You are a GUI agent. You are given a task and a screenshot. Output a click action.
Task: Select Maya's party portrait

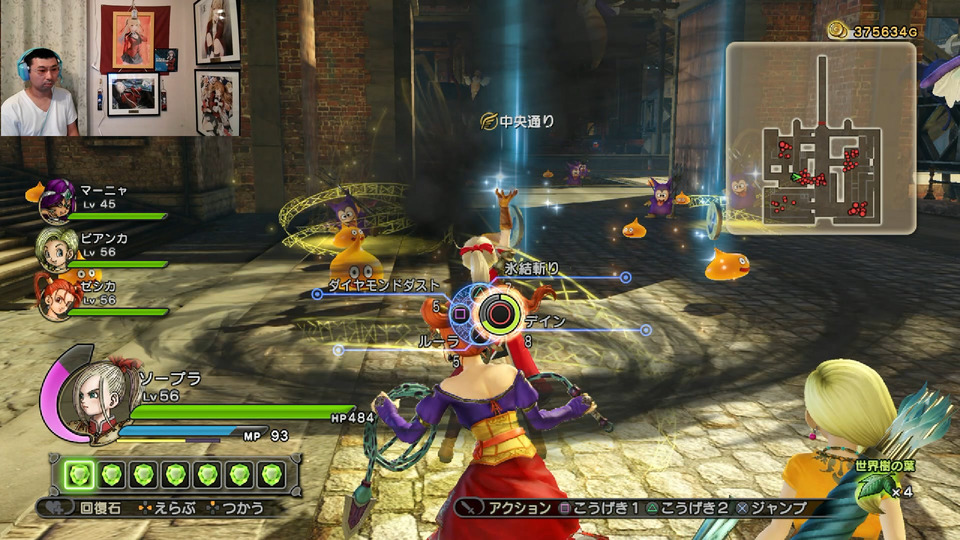(57, 201)
